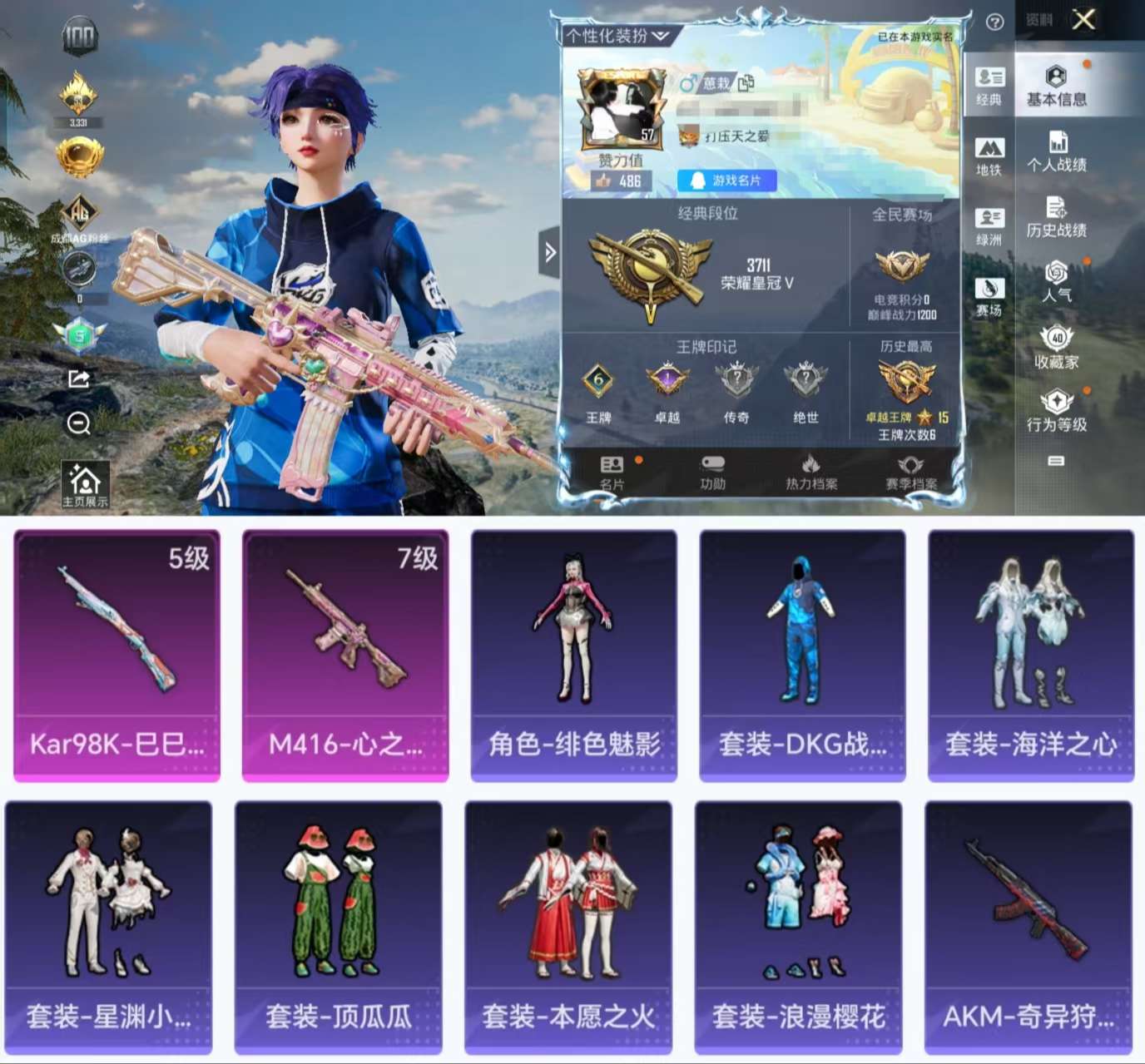Select the 历史战绩 (history records) icon
Screen dimensions: 1145x1064
(x=1058, y=213)
